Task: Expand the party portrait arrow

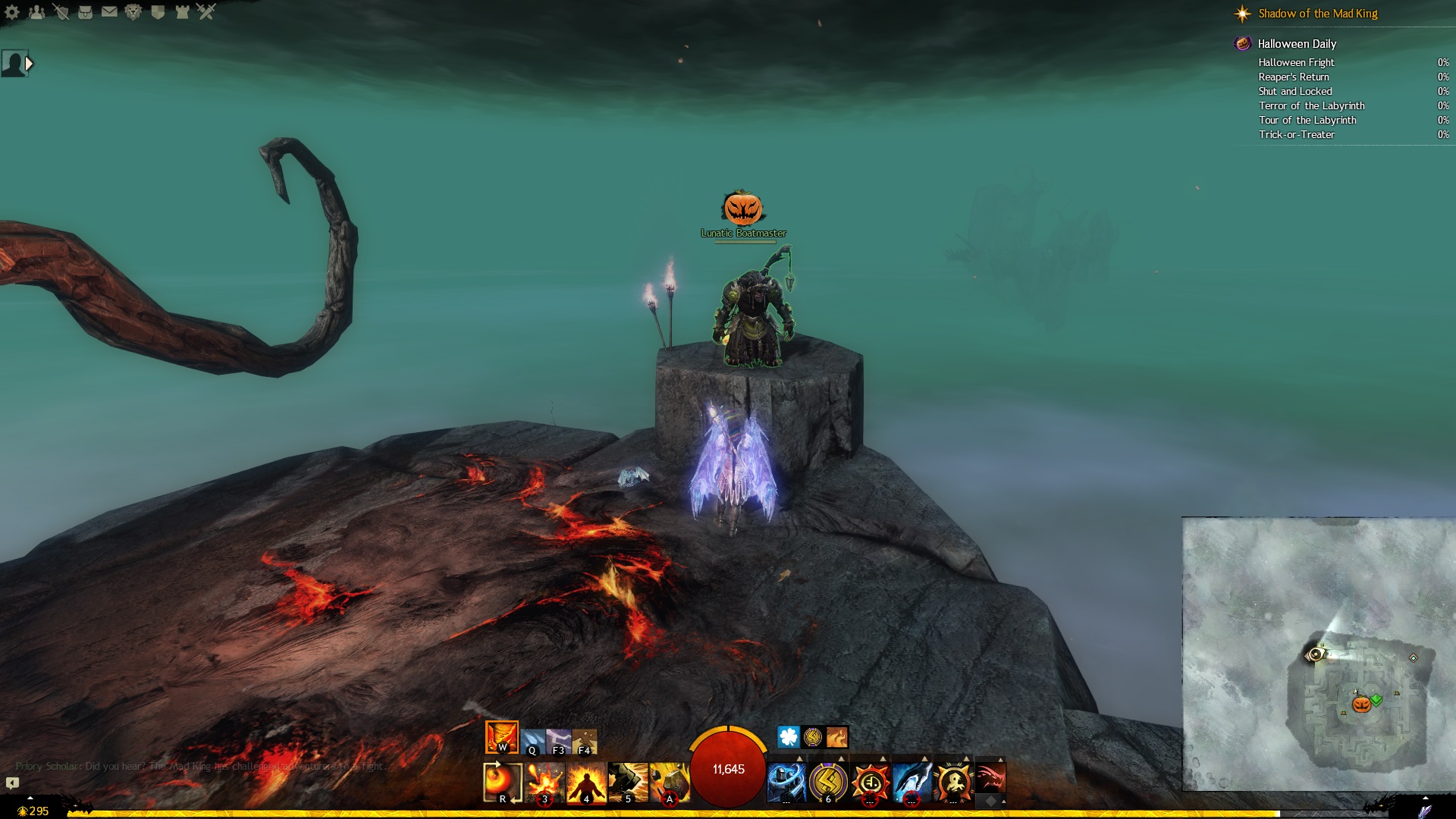Action: pos(29,64)
